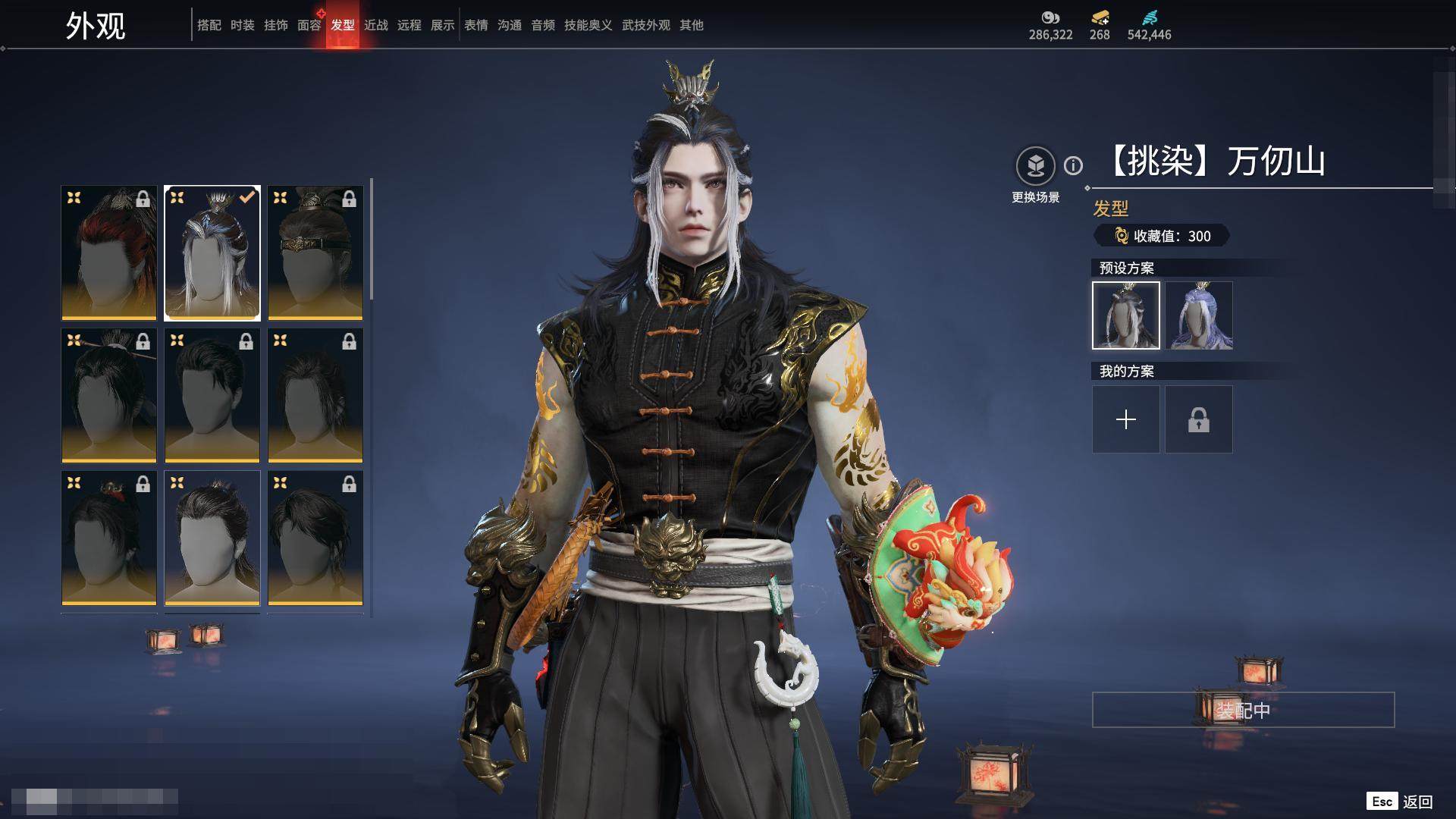This screenshot has height=819, width=1456.
Task: Open the 近战 tab
Action: (375, 25)
